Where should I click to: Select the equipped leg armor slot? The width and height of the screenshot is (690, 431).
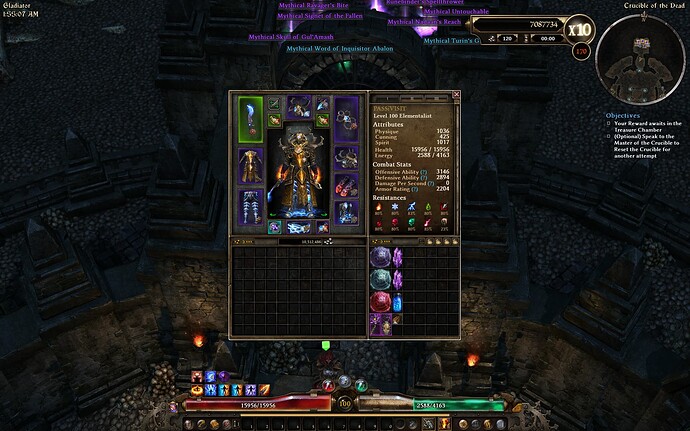(x=250, y=207)
